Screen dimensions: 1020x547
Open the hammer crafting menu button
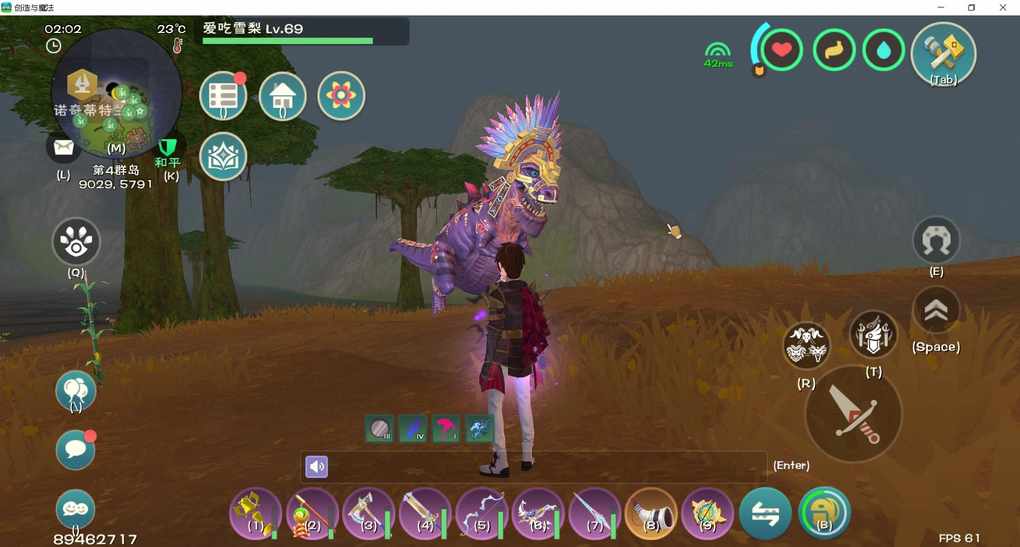point(943,53)
